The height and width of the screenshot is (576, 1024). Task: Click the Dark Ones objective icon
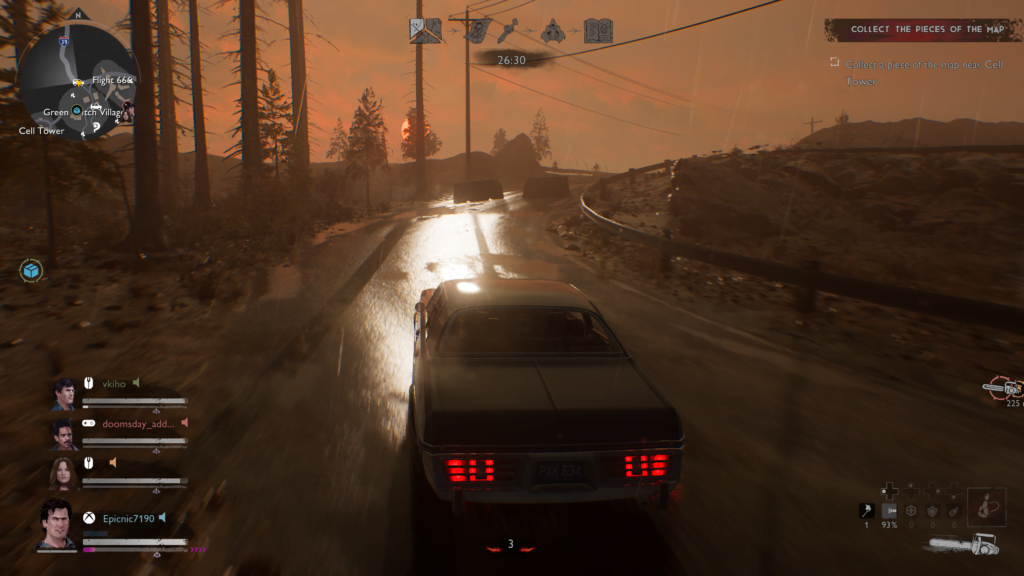click(552, 31)
